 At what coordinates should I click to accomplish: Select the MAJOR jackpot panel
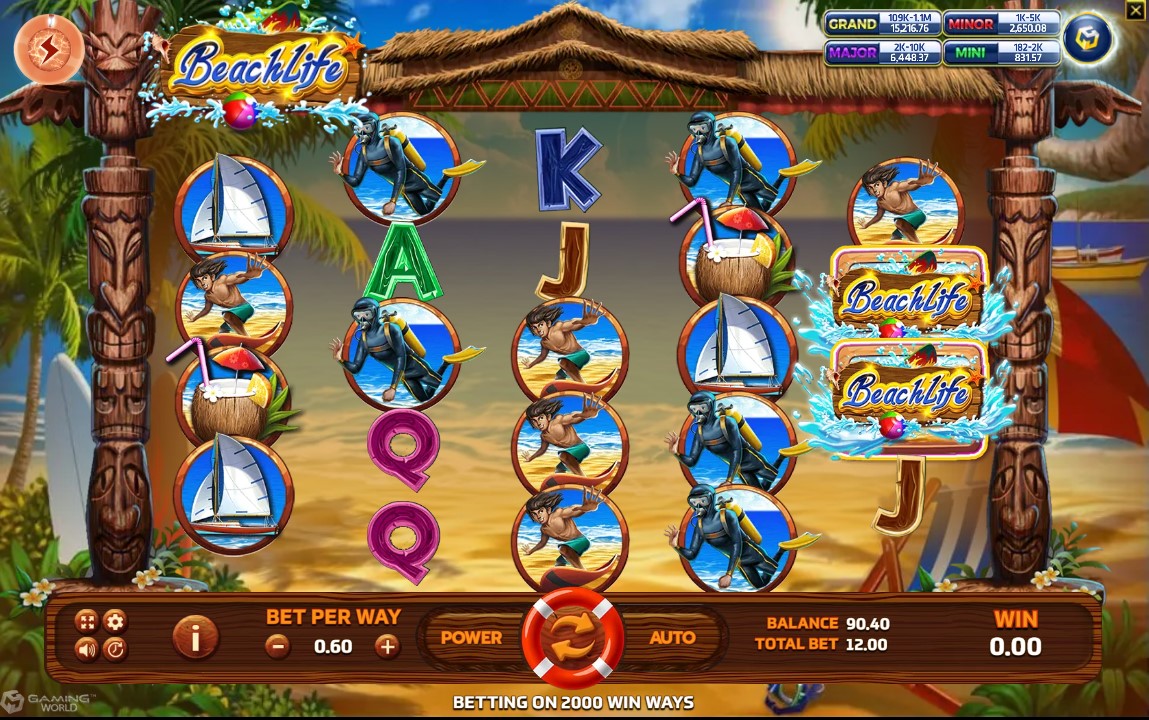[x=882, y=53]
